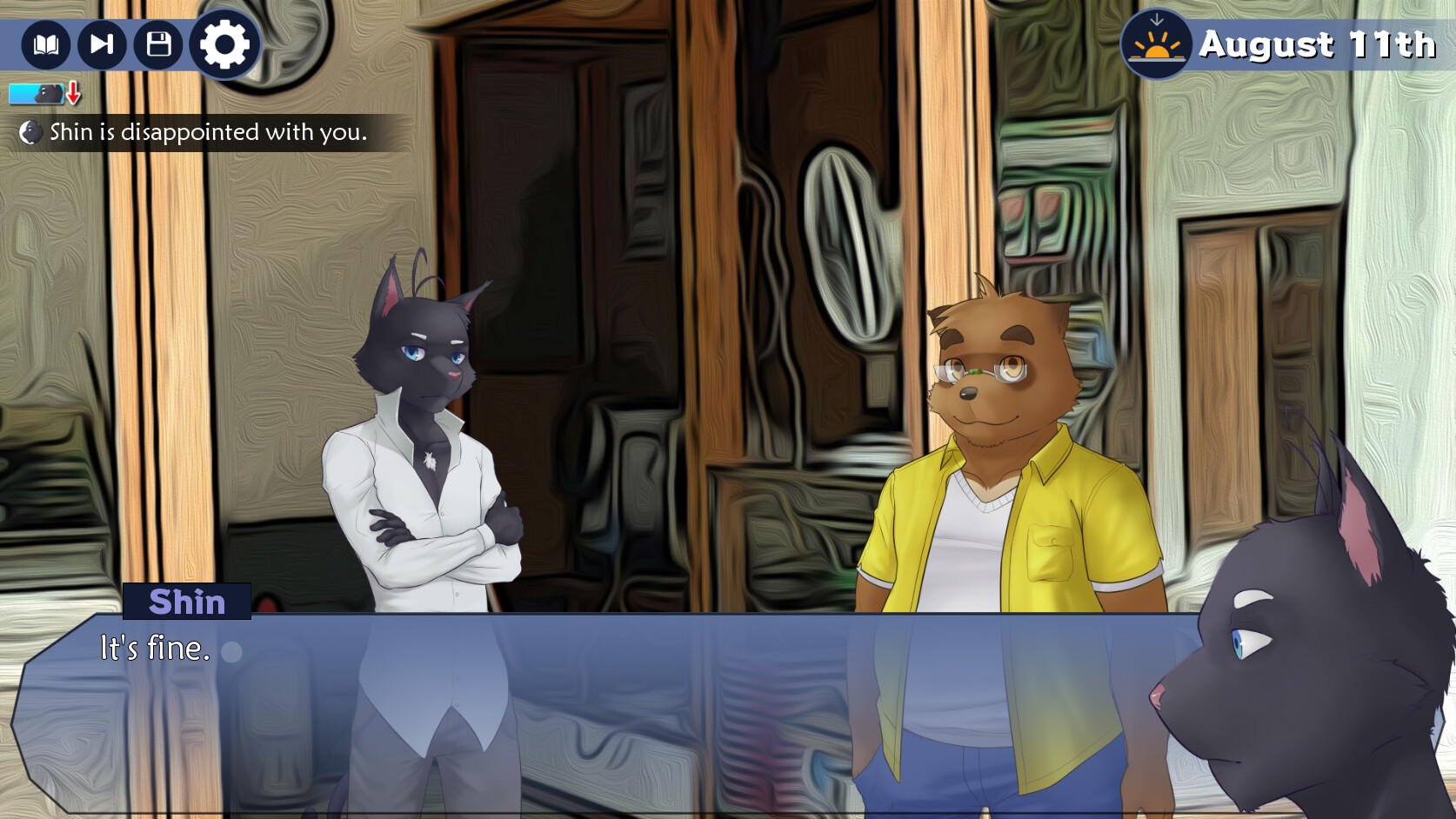This screenshot has height=819, width=1456.
Task: Select the fast-forward skip icon
Action: (102, 45)
